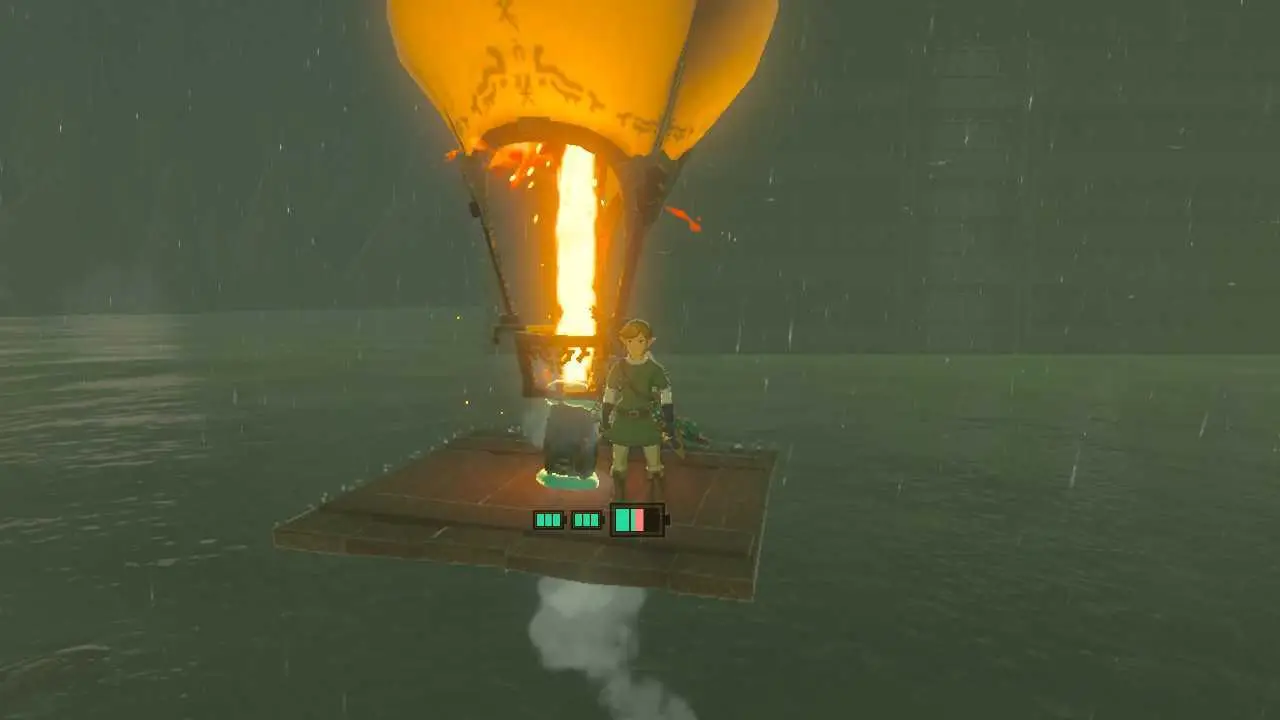Expand the partially filled battery indicator
Image resolution: width=1280 pixels, height=720 pixels.
point(635,520)
